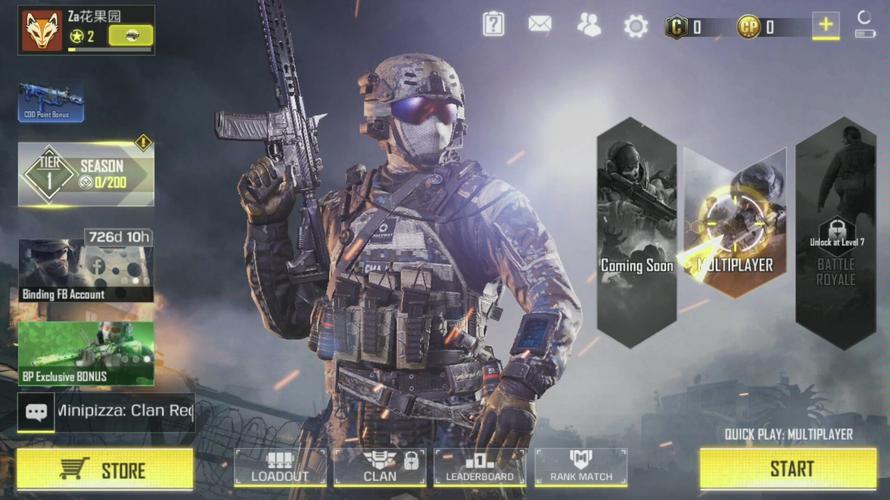Open the Season Tier 1 battle pass
This screenshot has height=500, width=890.
86,174
